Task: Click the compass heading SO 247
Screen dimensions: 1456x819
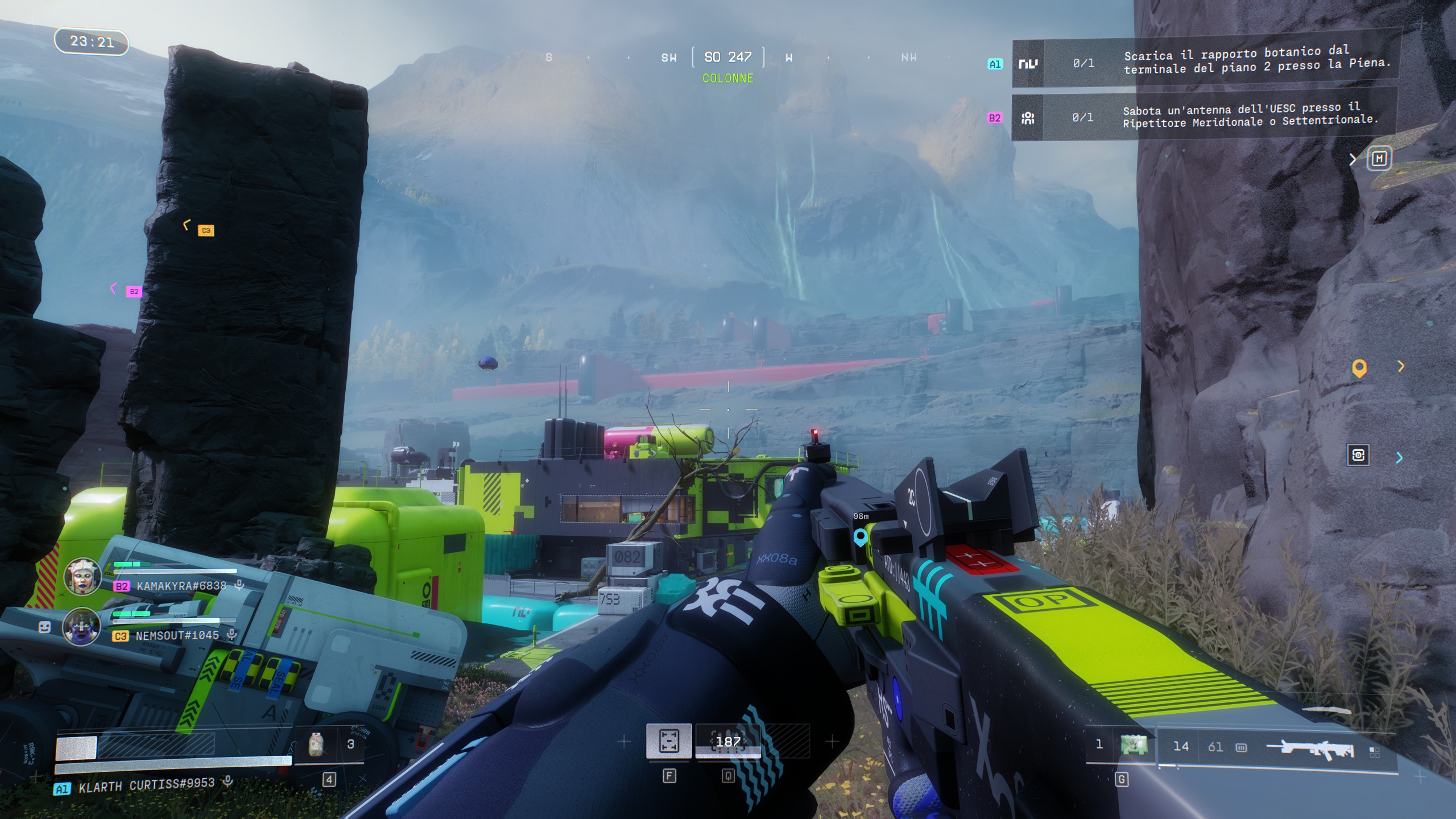Action: [x=728, y=57]
